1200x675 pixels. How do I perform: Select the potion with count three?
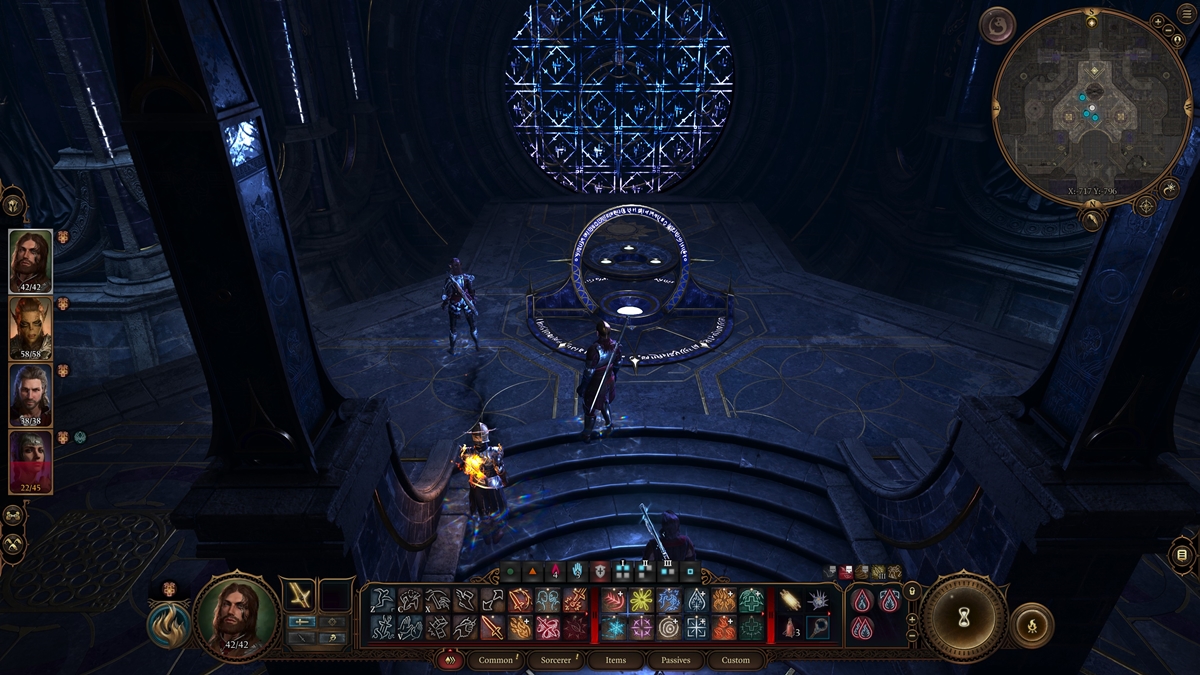791,627
